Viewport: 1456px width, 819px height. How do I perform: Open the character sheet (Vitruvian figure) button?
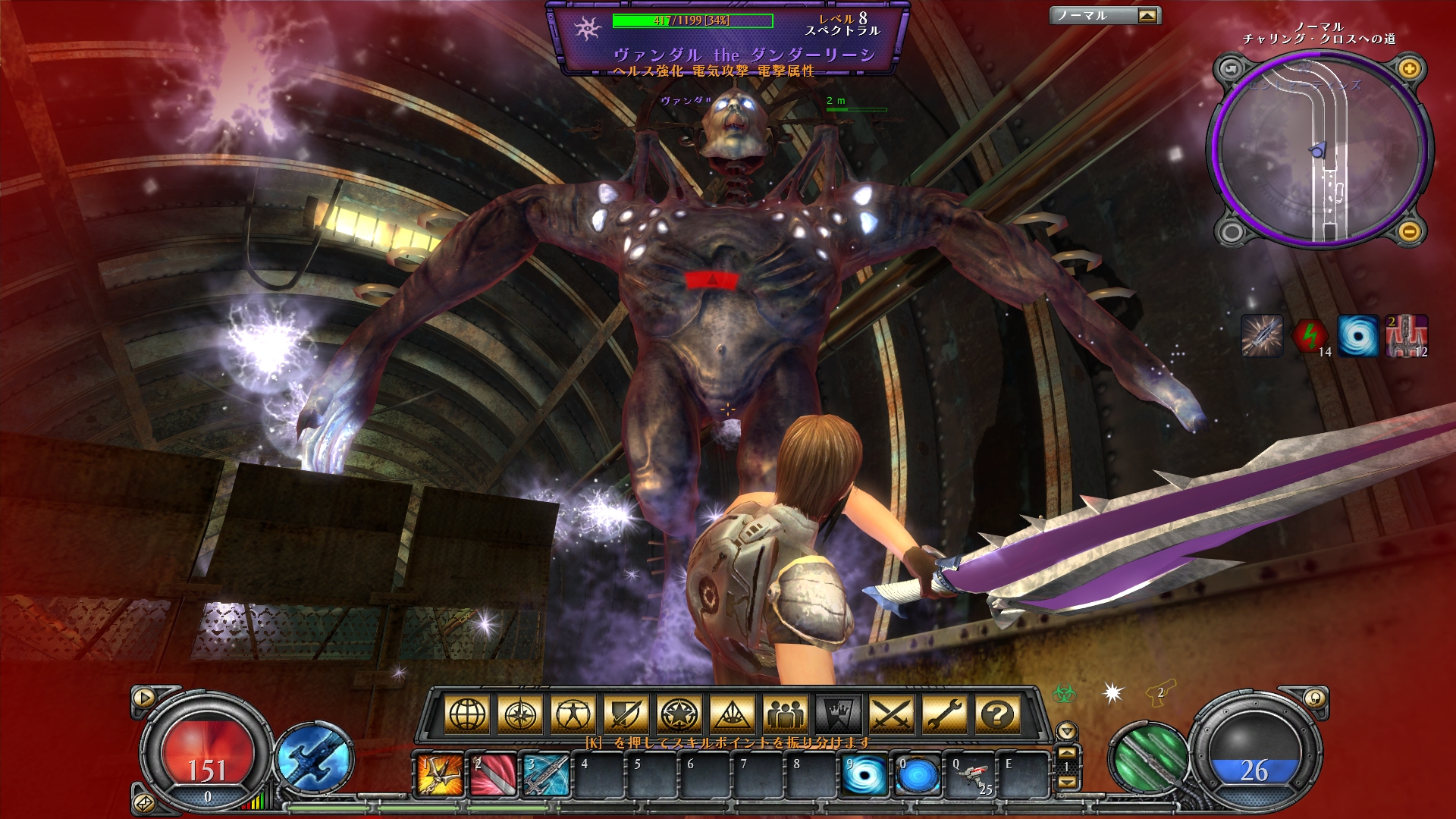click(x=573, y=714)
